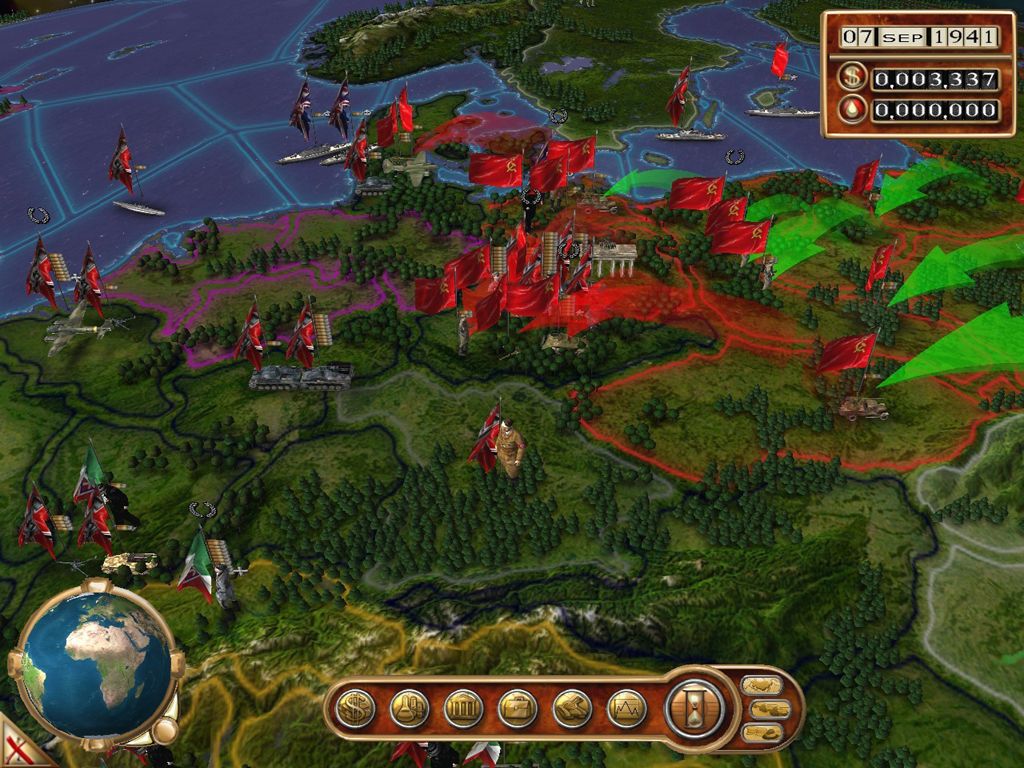This screenshot has height=768, width=1024.
Task: Click the round knob on globe frame
Action: click(x=166, y=731)
